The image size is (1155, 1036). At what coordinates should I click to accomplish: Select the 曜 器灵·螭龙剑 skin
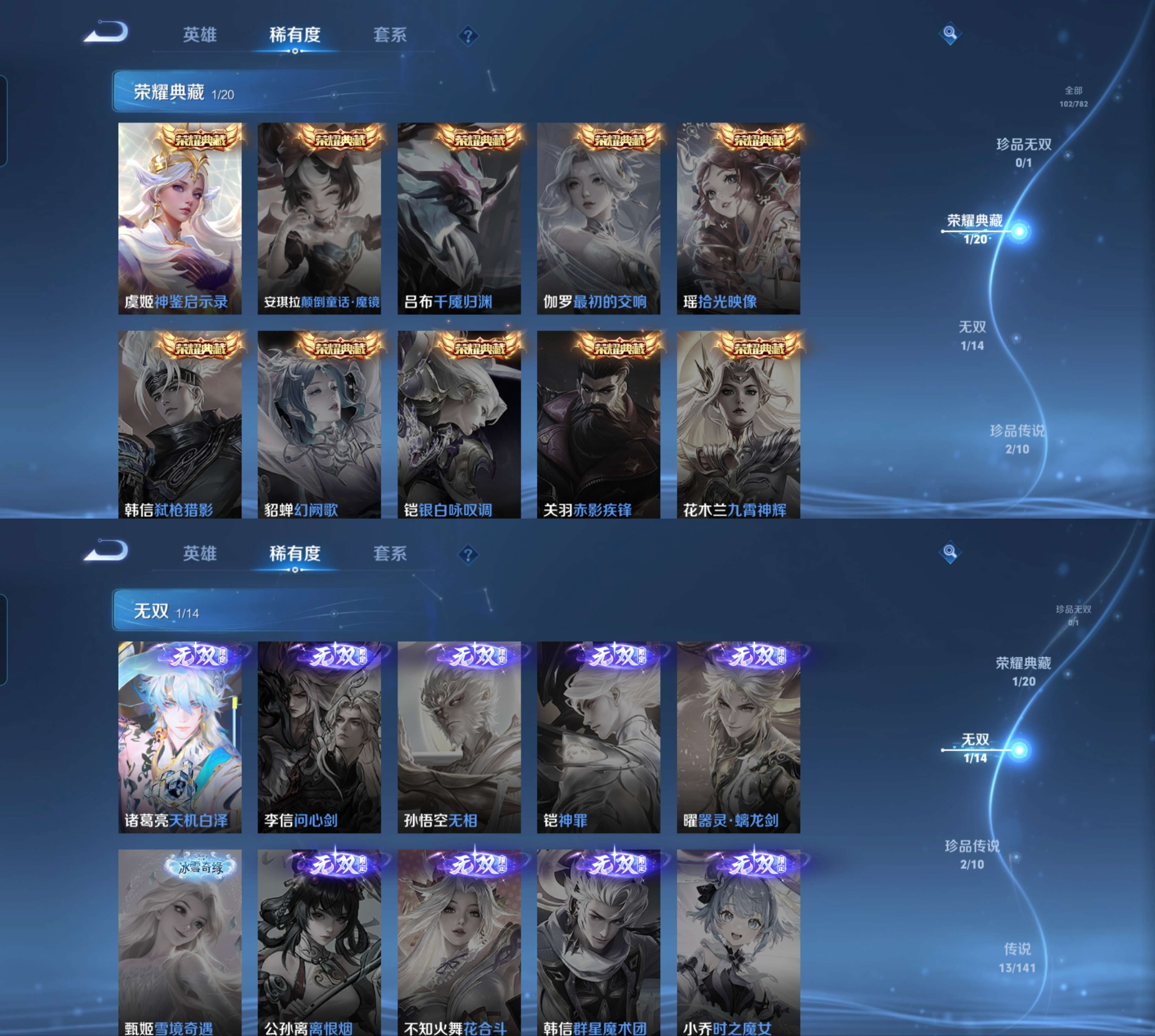(738, 737)
